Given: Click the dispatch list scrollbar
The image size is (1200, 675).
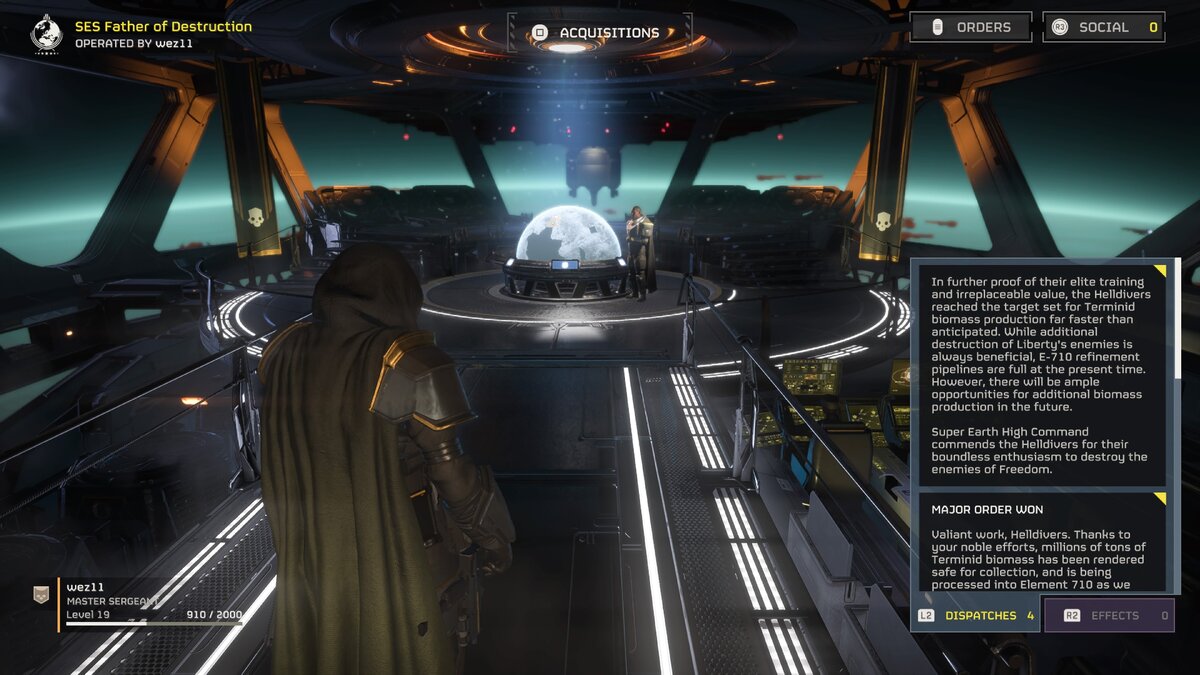Looking at the screenshot, I should [1177, 320].
